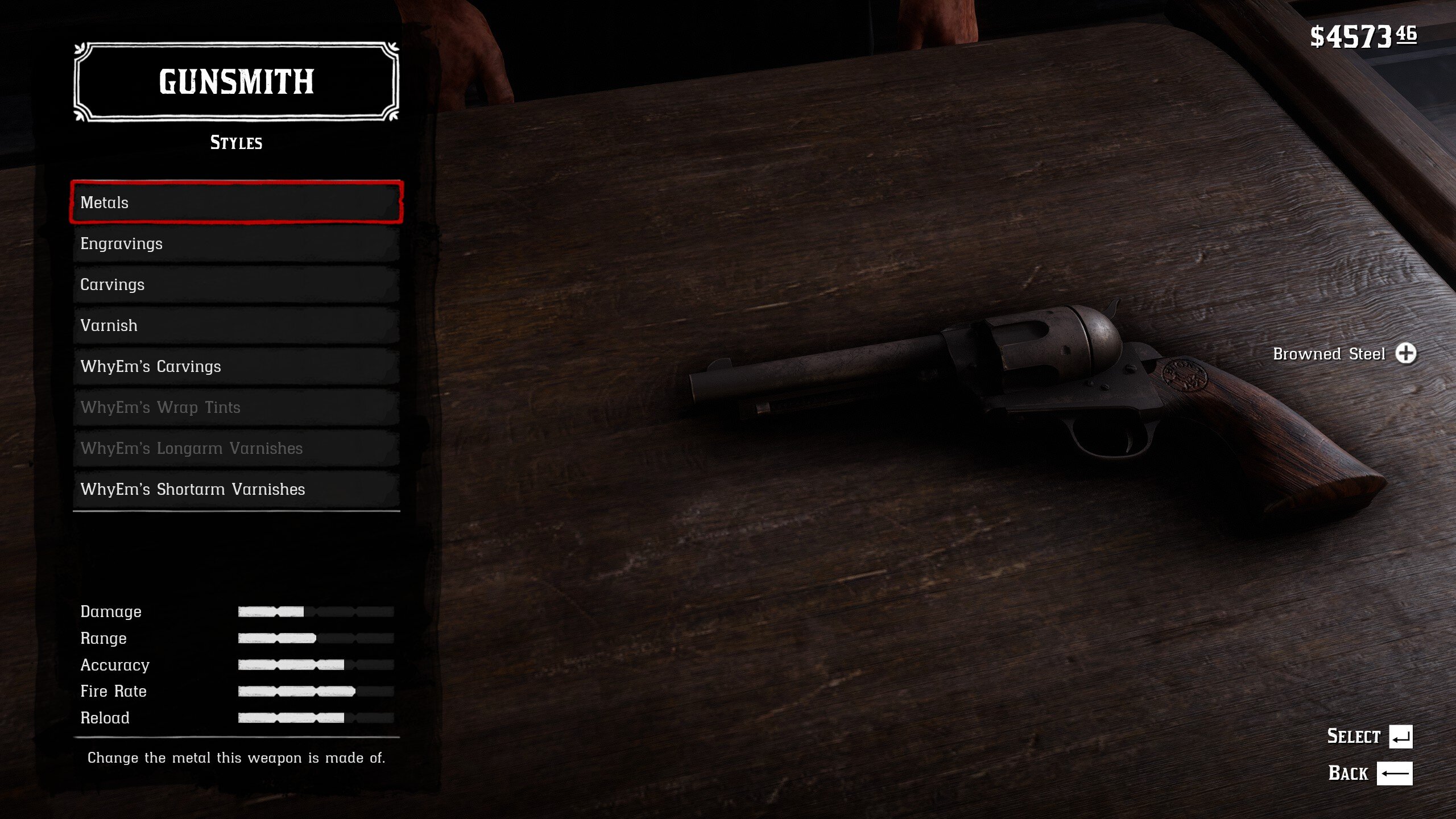Choose the Carvings entry

point(236,284)
